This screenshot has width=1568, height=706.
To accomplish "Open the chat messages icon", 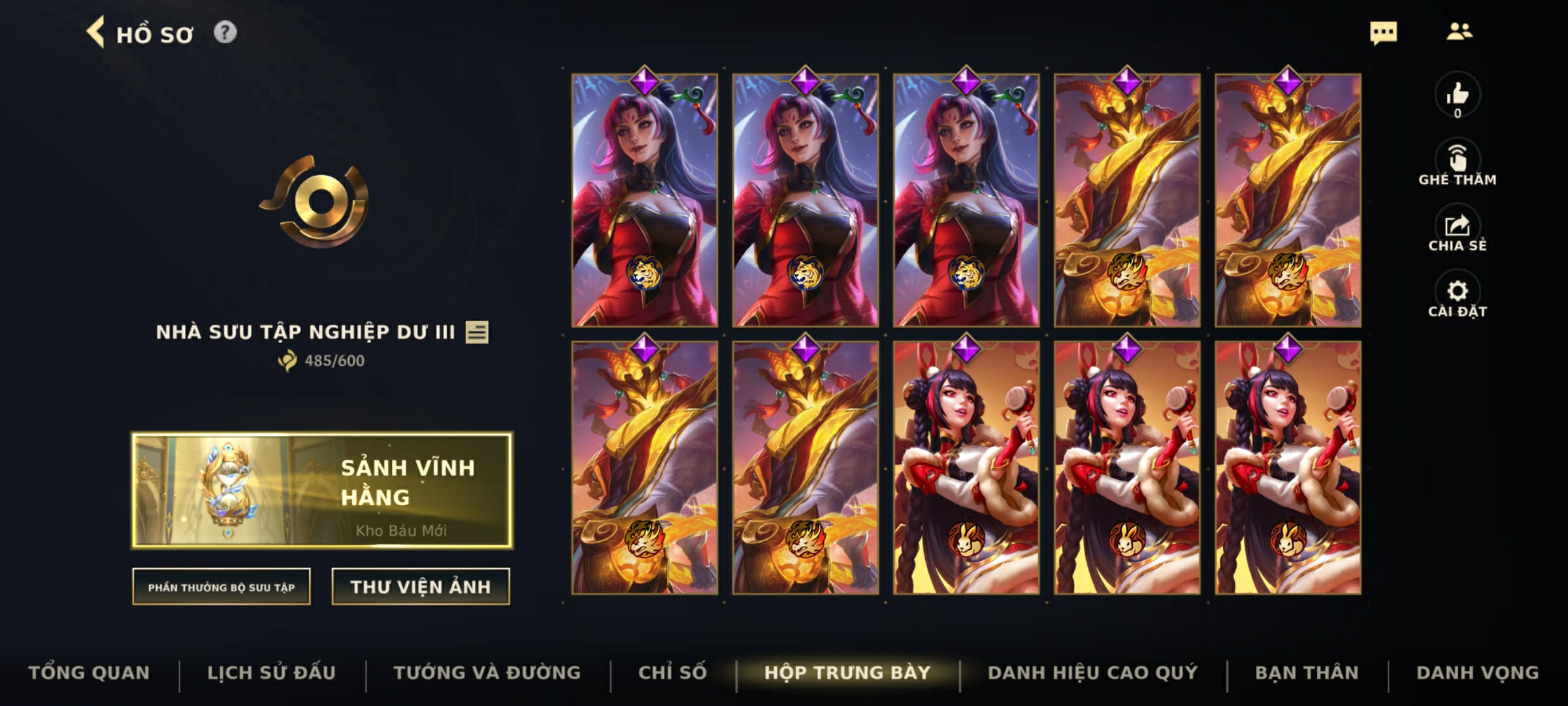I will pyautogui.click(x=1384, y=32).
